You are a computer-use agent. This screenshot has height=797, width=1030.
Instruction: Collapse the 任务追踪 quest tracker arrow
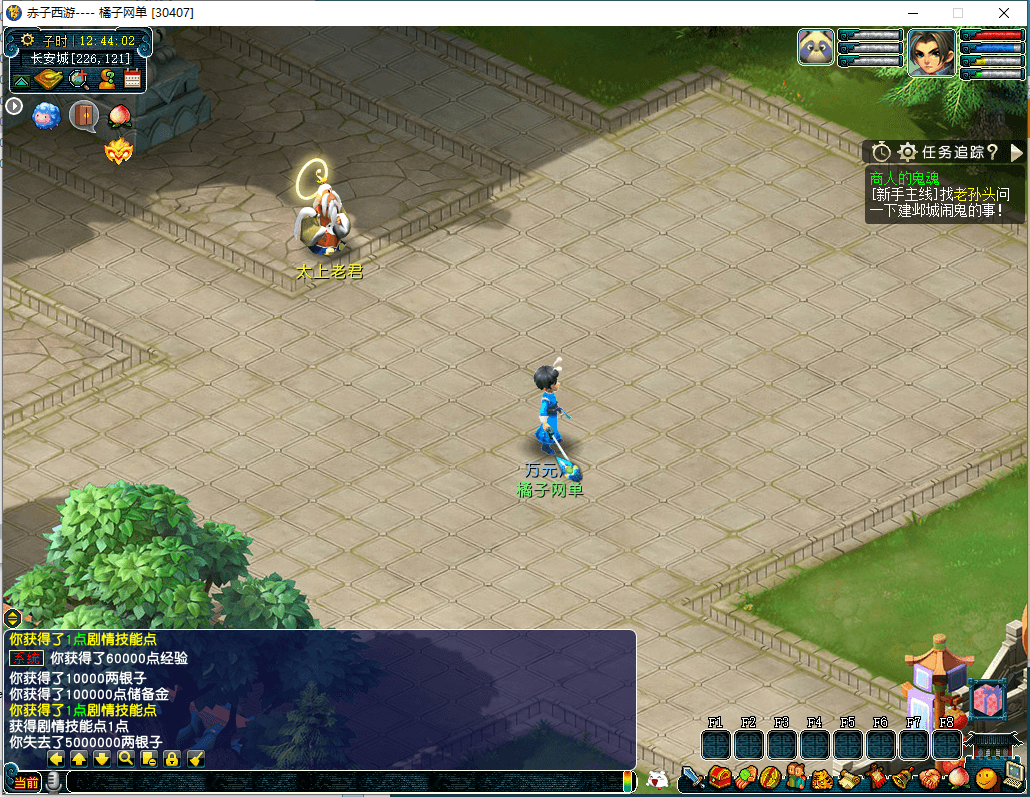[x=1017, y=152]
